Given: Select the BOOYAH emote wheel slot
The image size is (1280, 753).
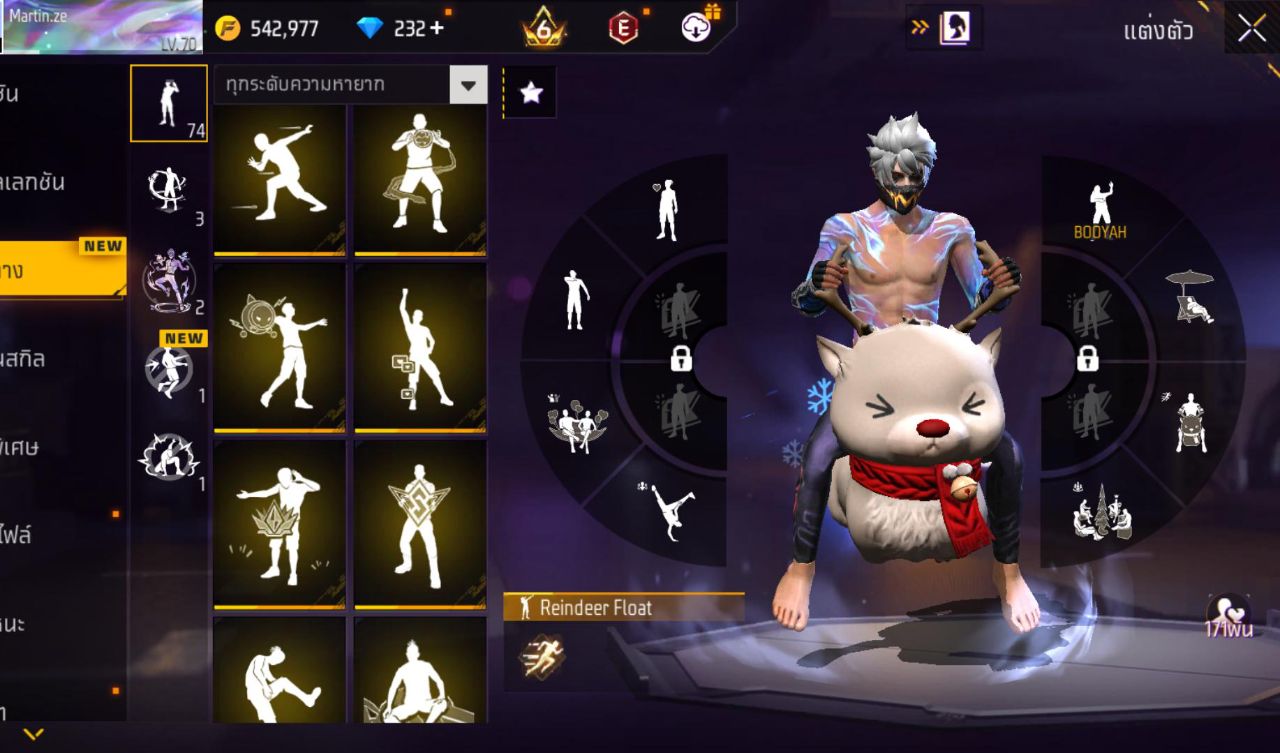Looking at the screenshot, I should point(1100,210).
